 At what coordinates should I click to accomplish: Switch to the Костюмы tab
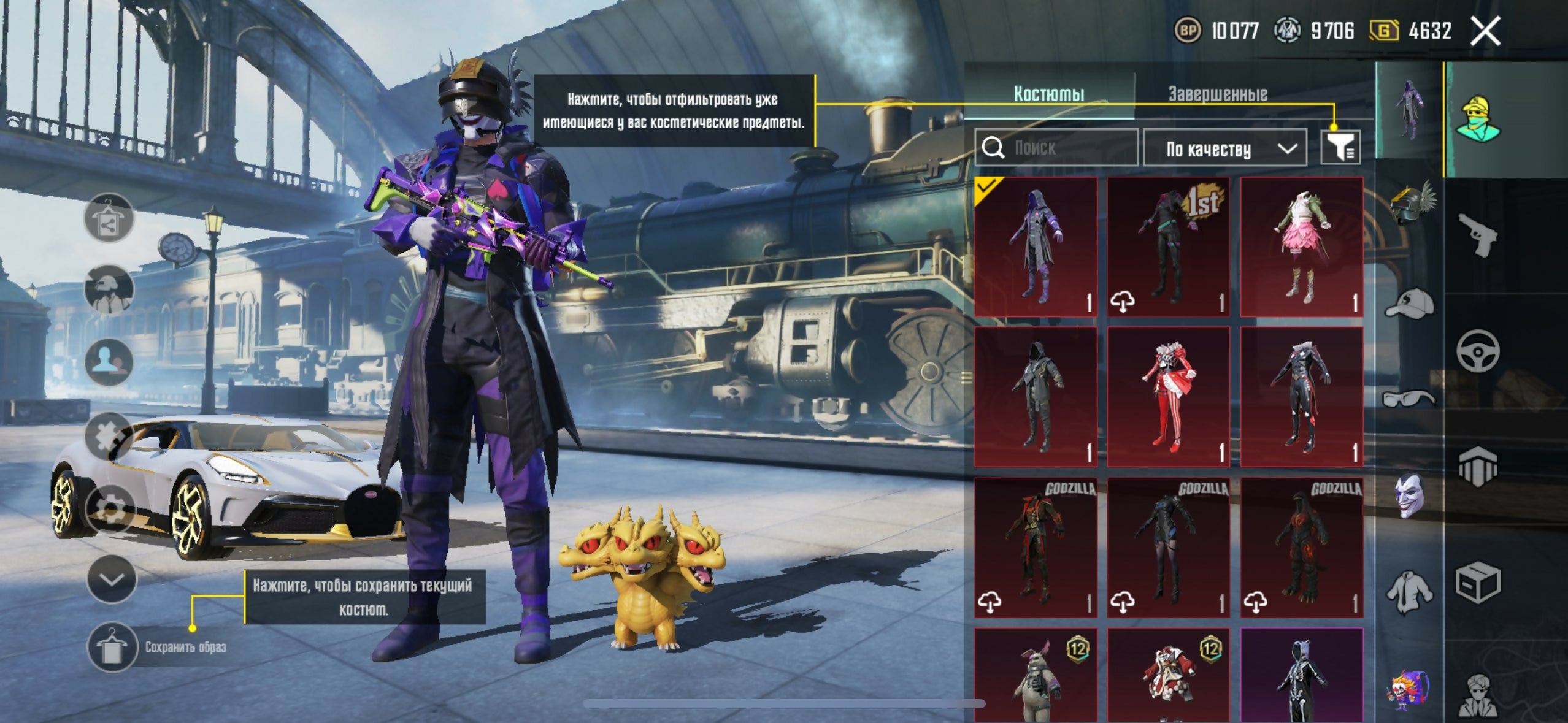[1048, 94]
